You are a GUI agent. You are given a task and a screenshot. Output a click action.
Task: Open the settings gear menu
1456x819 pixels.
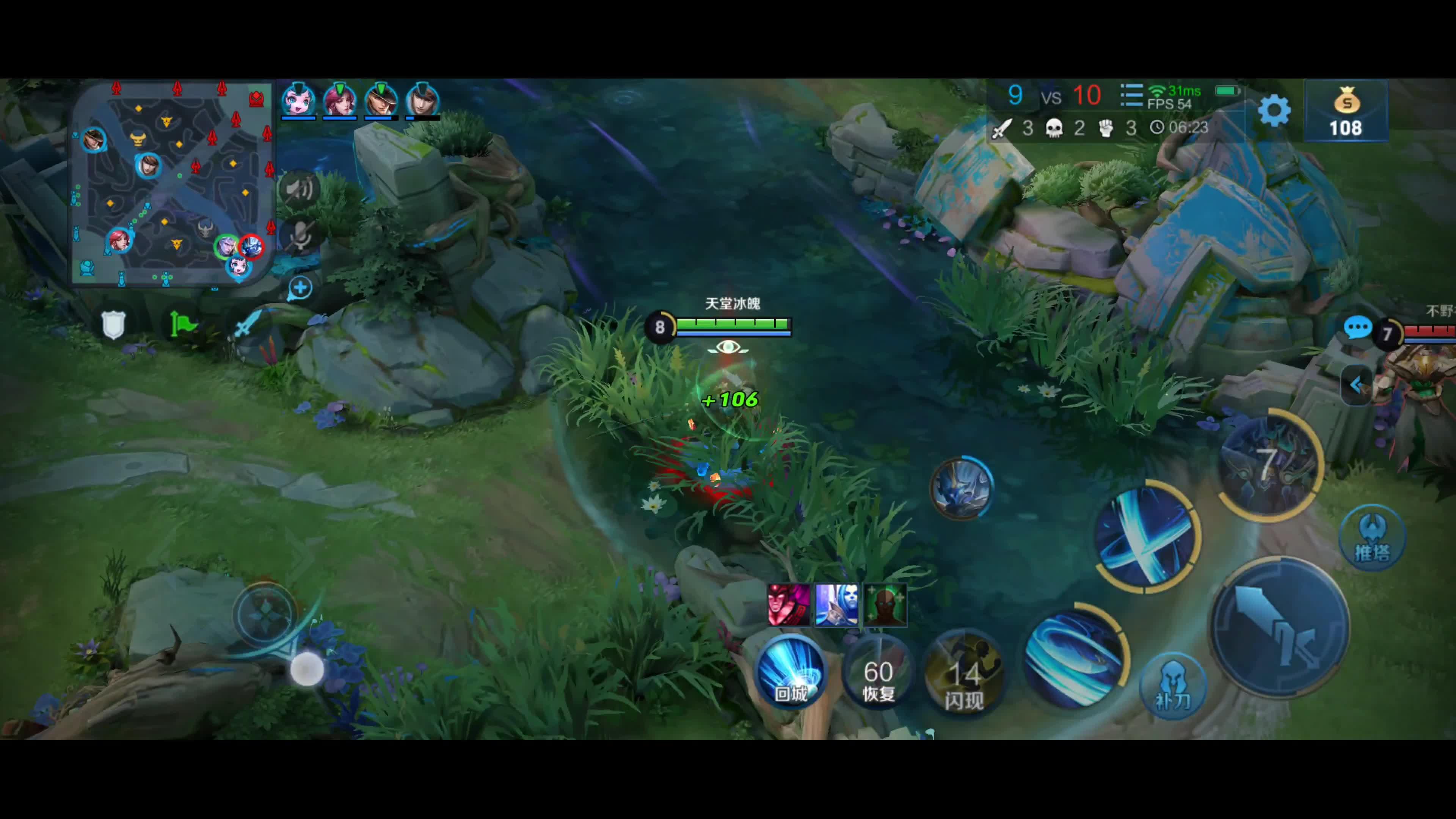click(x=1274, y=110)
